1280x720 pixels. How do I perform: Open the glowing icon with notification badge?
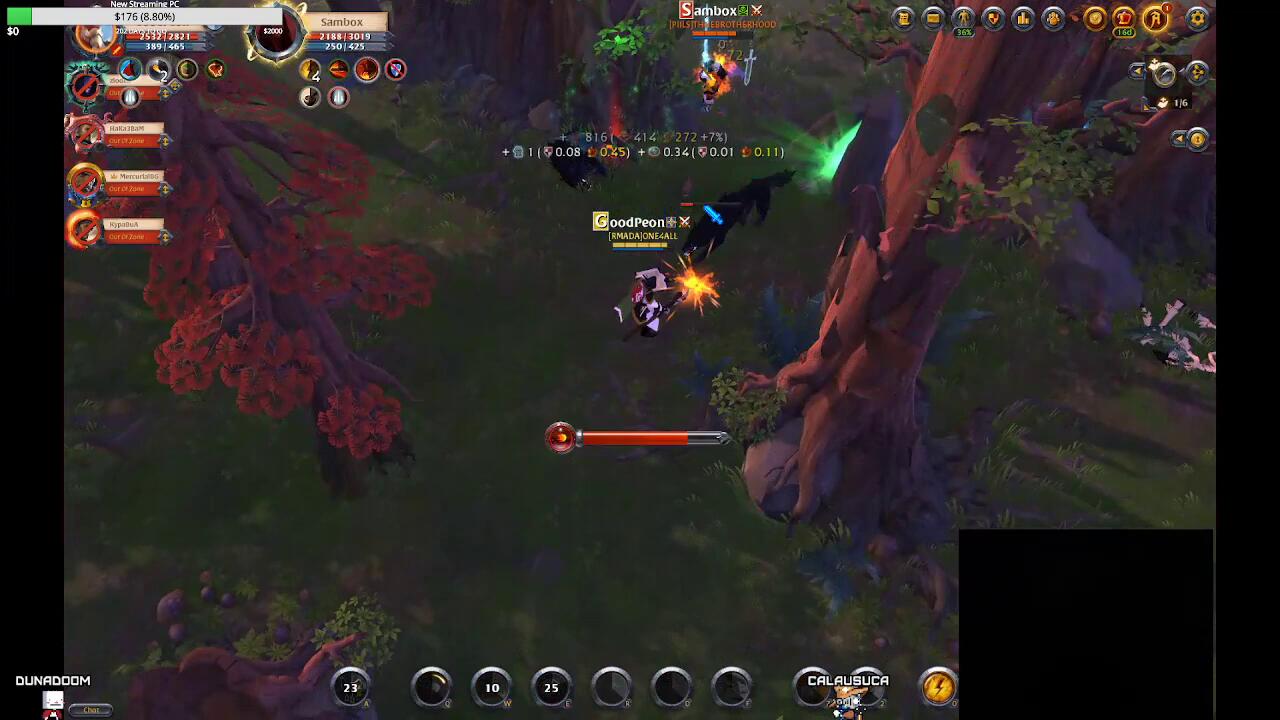(x=1157, y=18)
